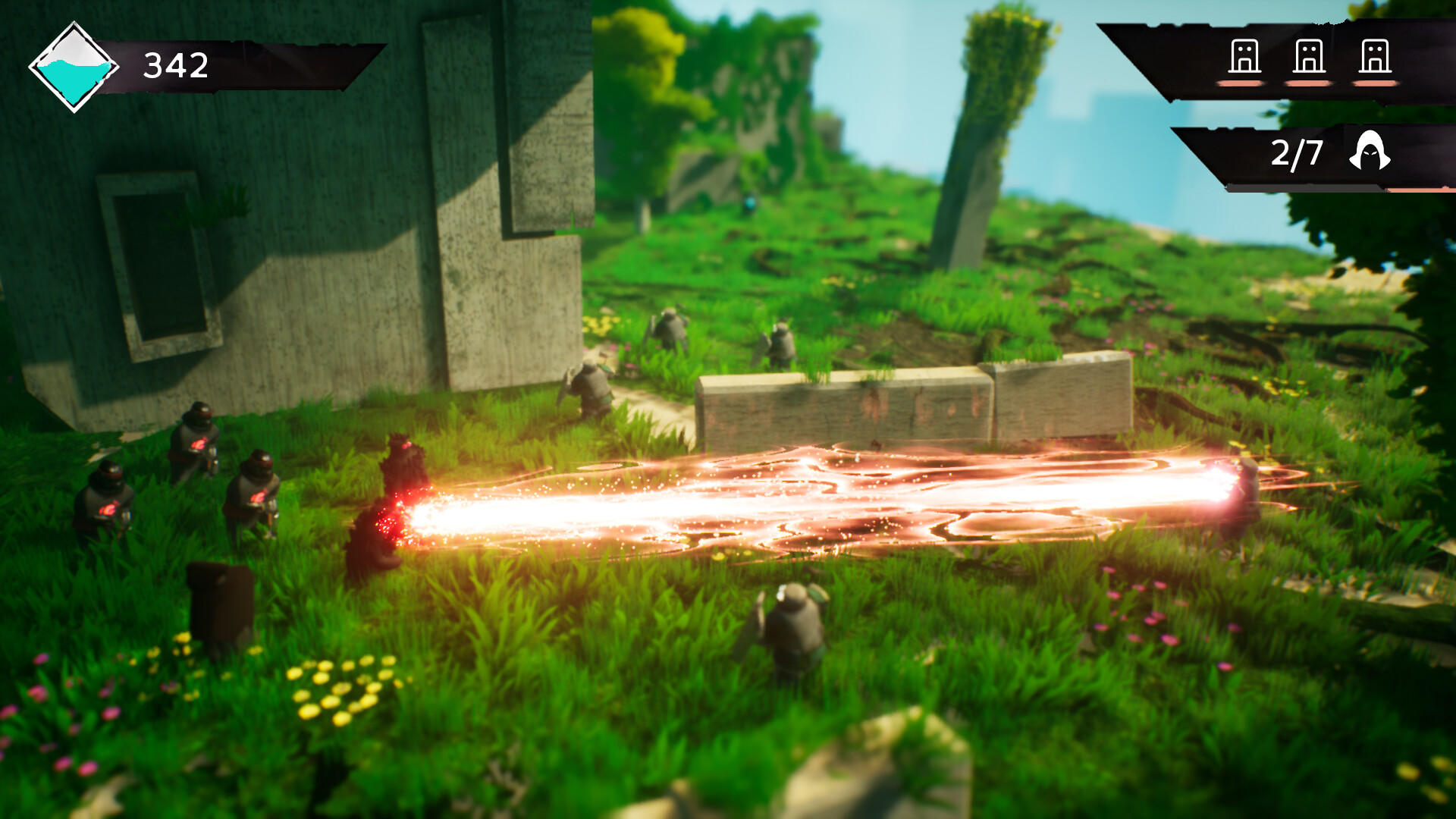Select the middle building icon in top-right panel
This screenshot has height=819, width=1456.
(1308, 55)
